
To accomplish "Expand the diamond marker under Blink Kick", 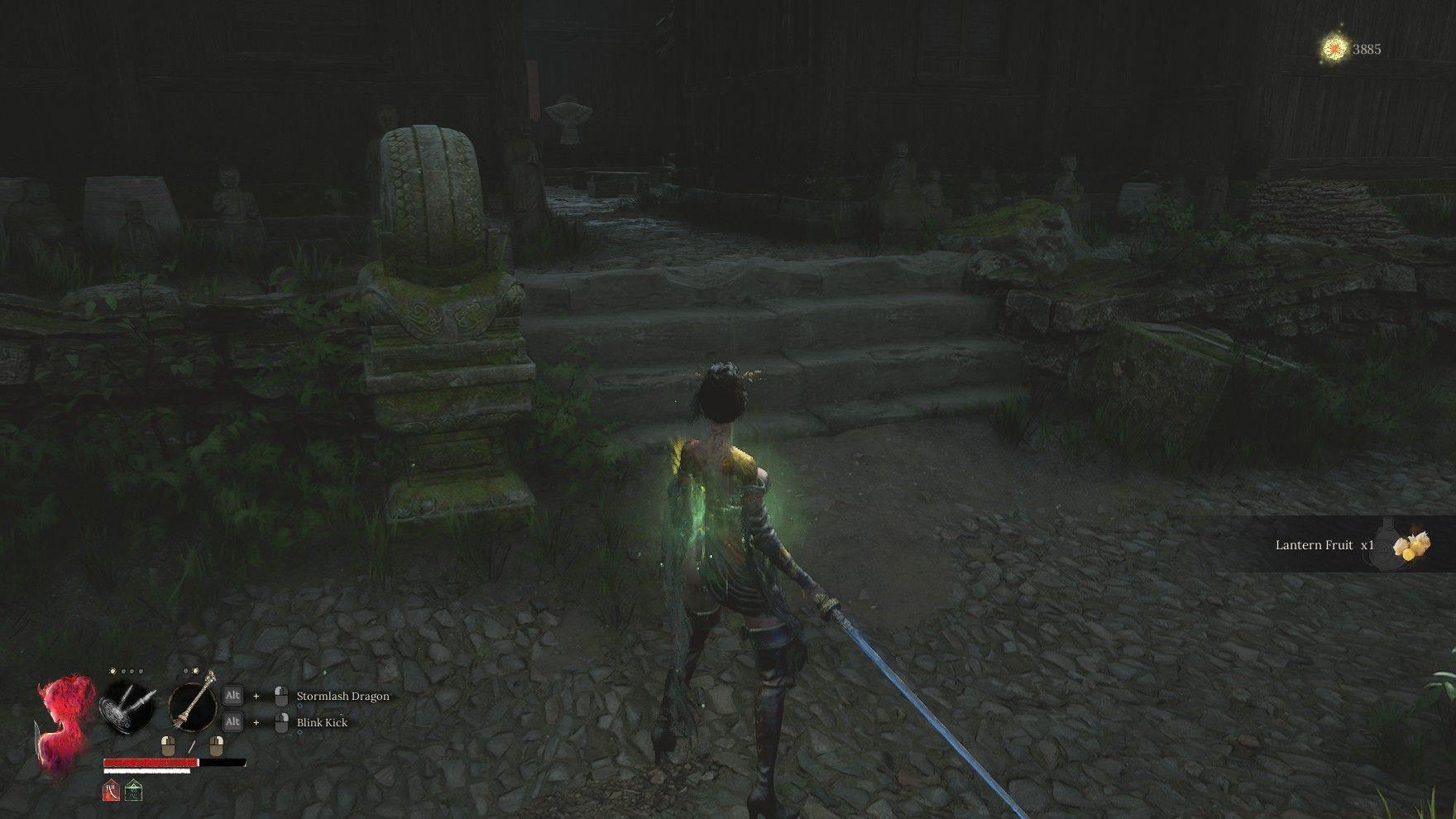I will [x=300, y=732].
